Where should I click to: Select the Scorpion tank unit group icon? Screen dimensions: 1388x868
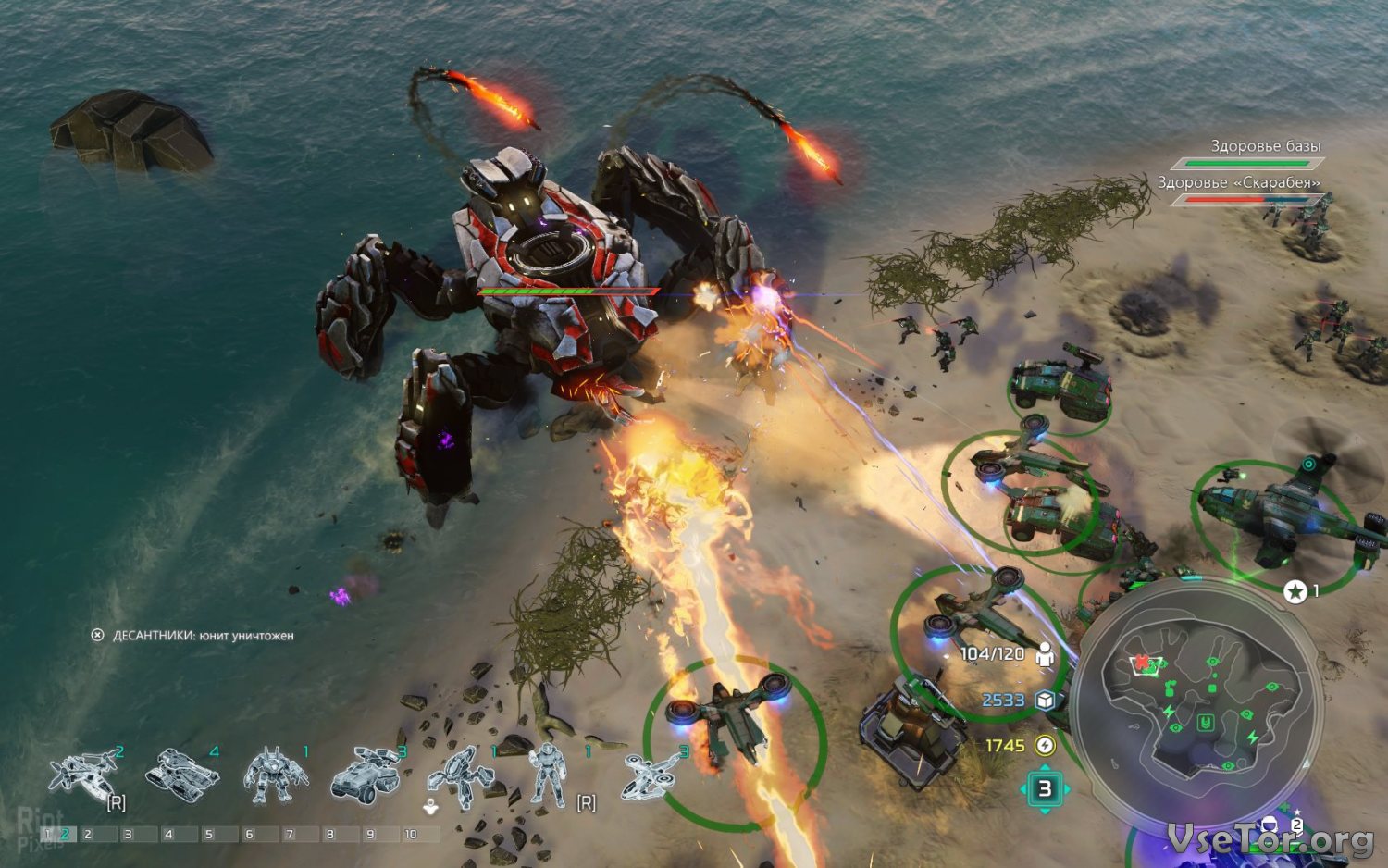pos(182,771)
